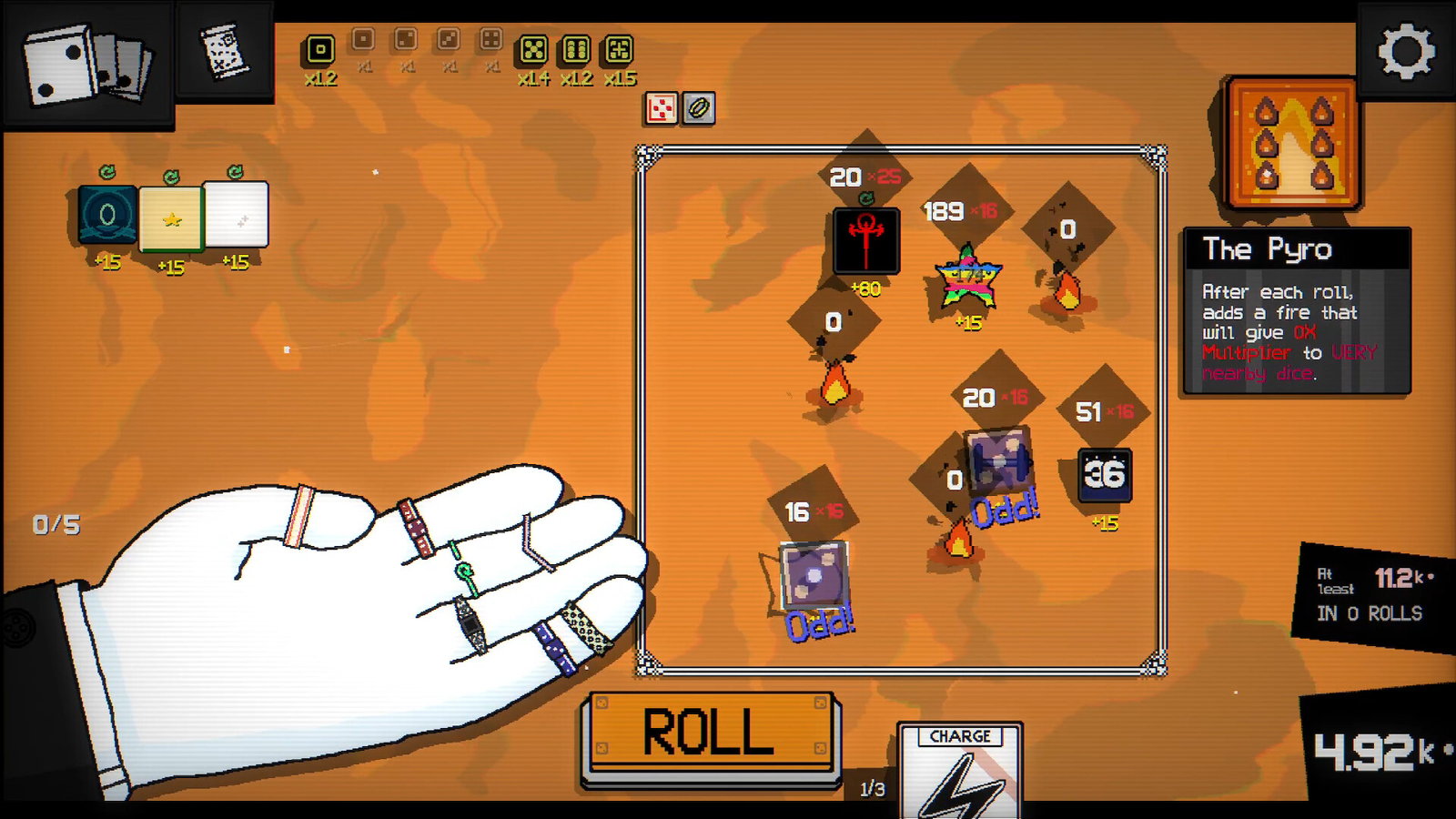Viewport: 1456px width, 819px height.
Task: Click the five-pip face multiplier icon
Action: [x=533, y=49]
